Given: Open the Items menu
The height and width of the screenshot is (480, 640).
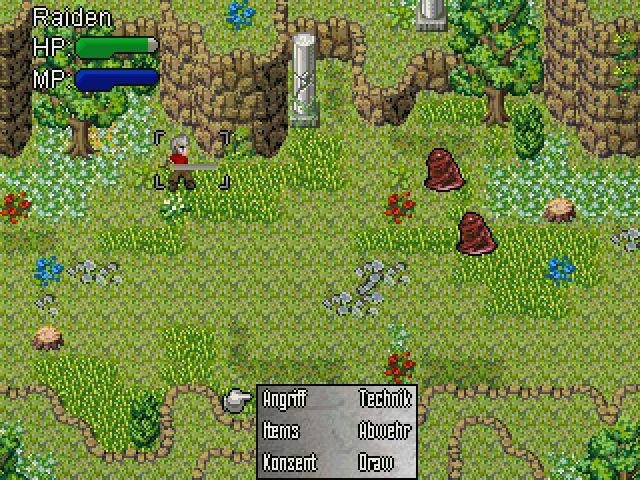Looking at the screenshot, I should (x=281, y=431).
